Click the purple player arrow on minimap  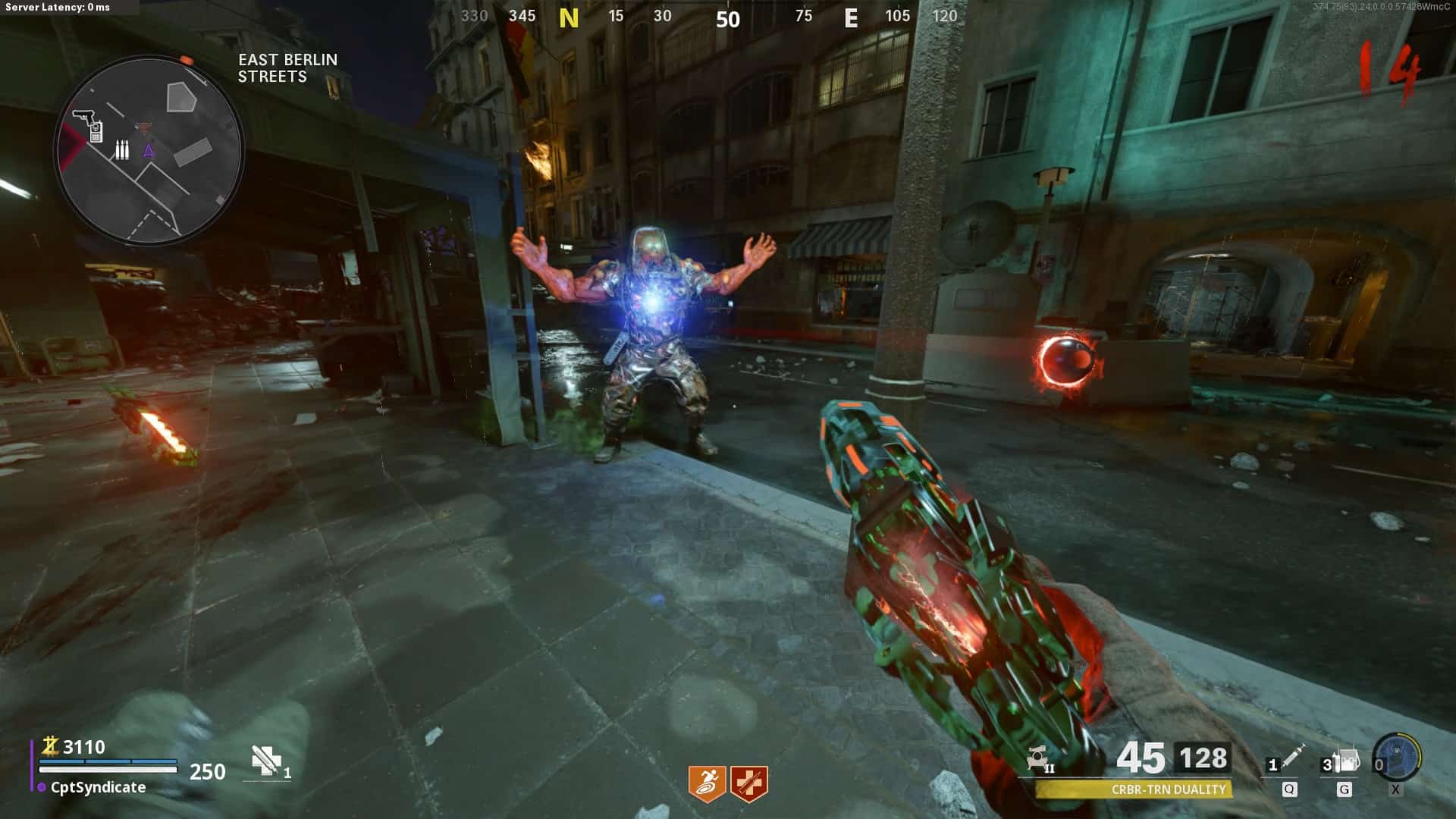pyautogui.click(x=149, y=150)
